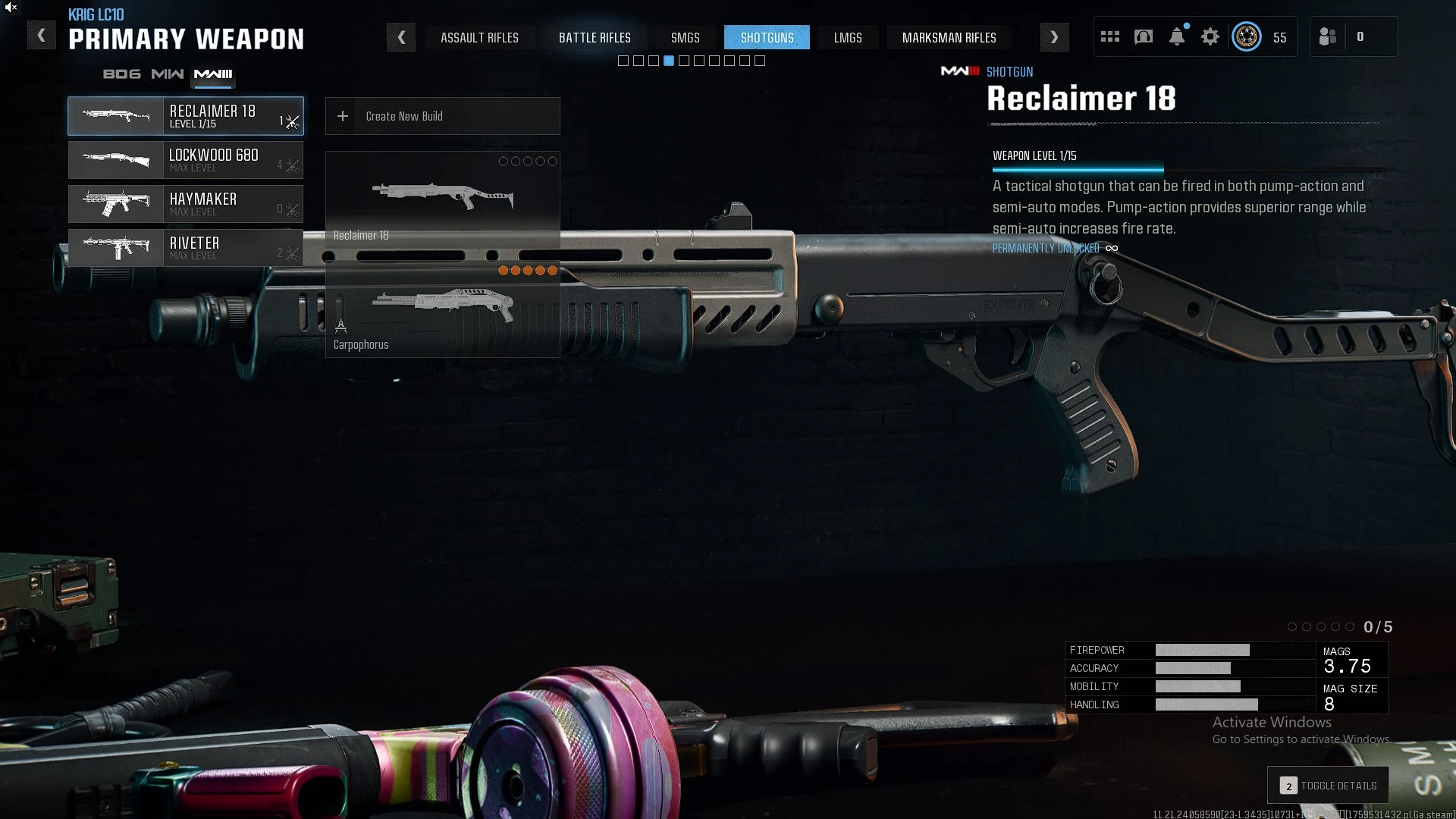Equip the Carpophorus blueprint tile
This screenshot has width=1456, height=819.
[x=442, y=309]
